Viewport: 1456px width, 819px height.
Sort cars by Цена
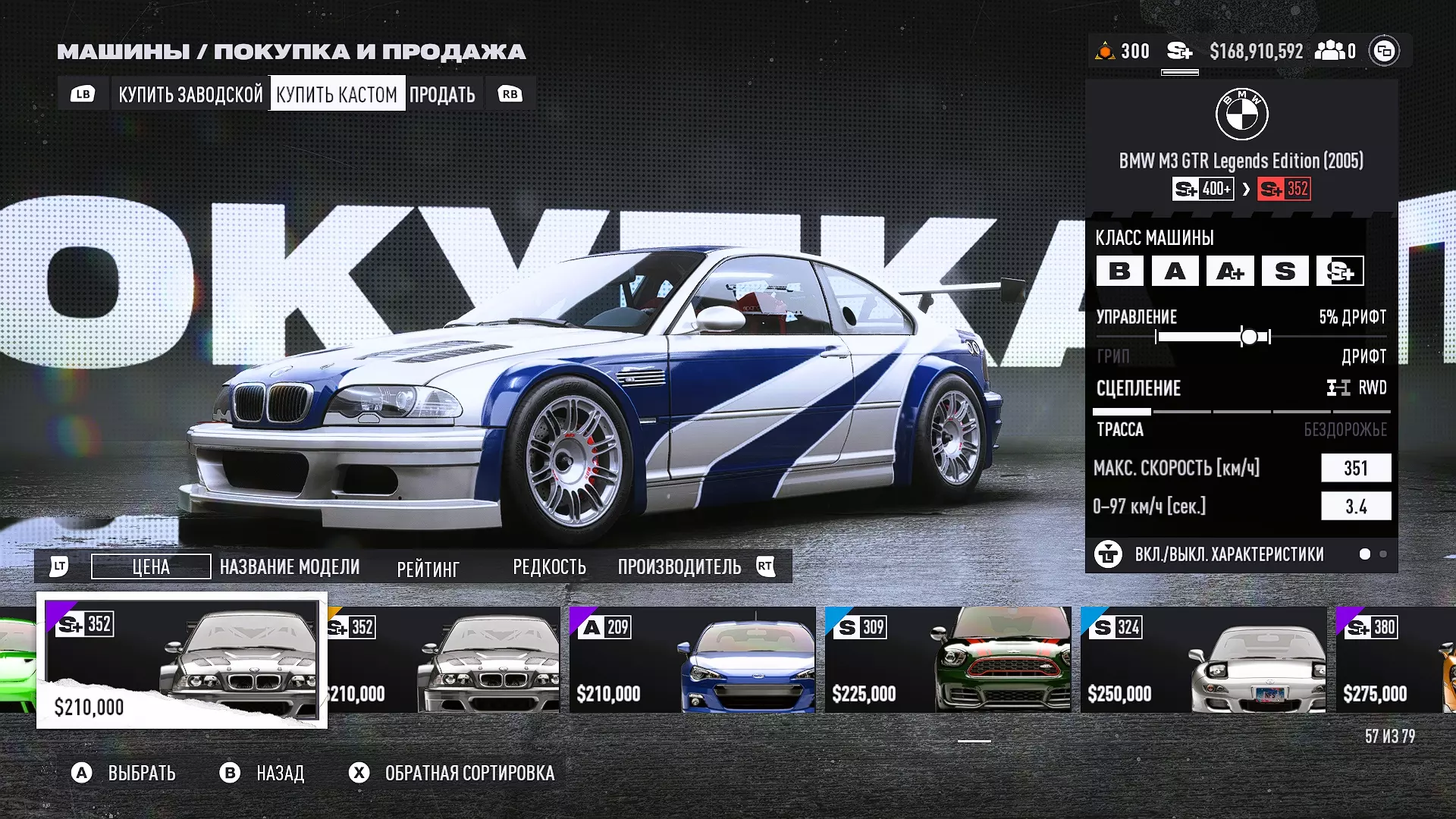click(151, 566)
